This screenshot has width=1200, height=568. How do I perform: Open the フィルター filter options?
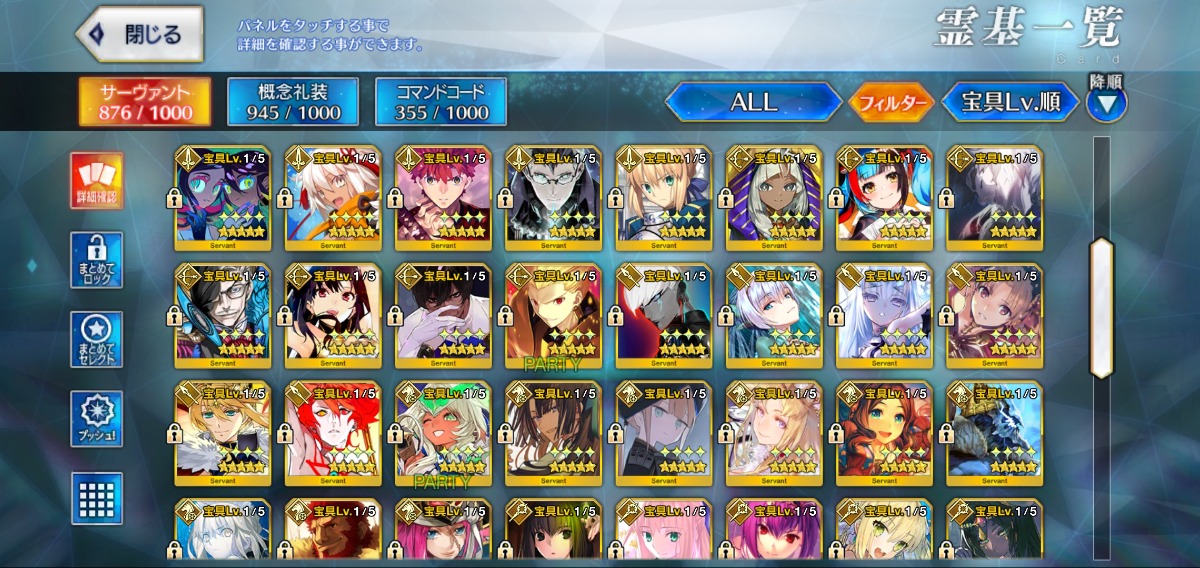tap(890, 102)
